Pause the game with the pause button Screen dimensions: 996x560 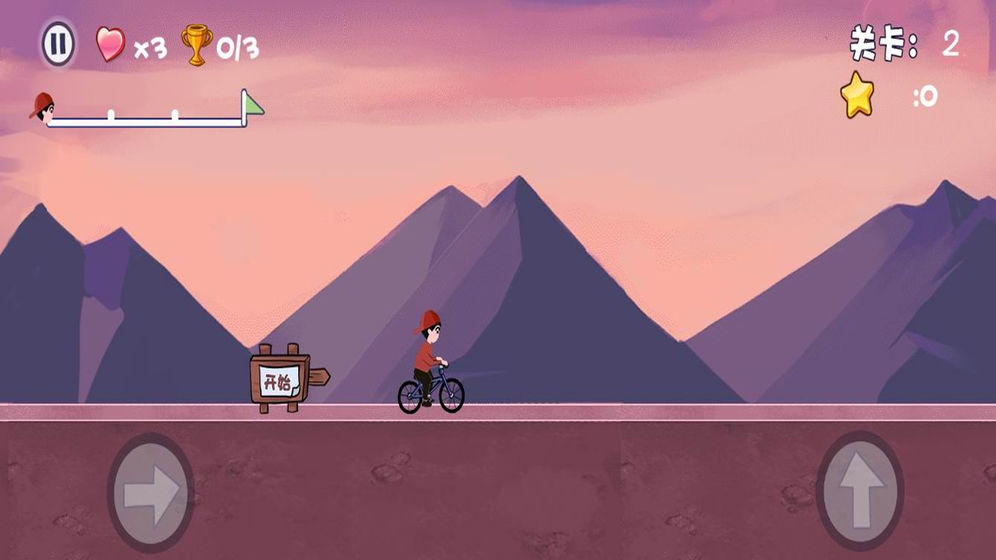click(58, 44)
